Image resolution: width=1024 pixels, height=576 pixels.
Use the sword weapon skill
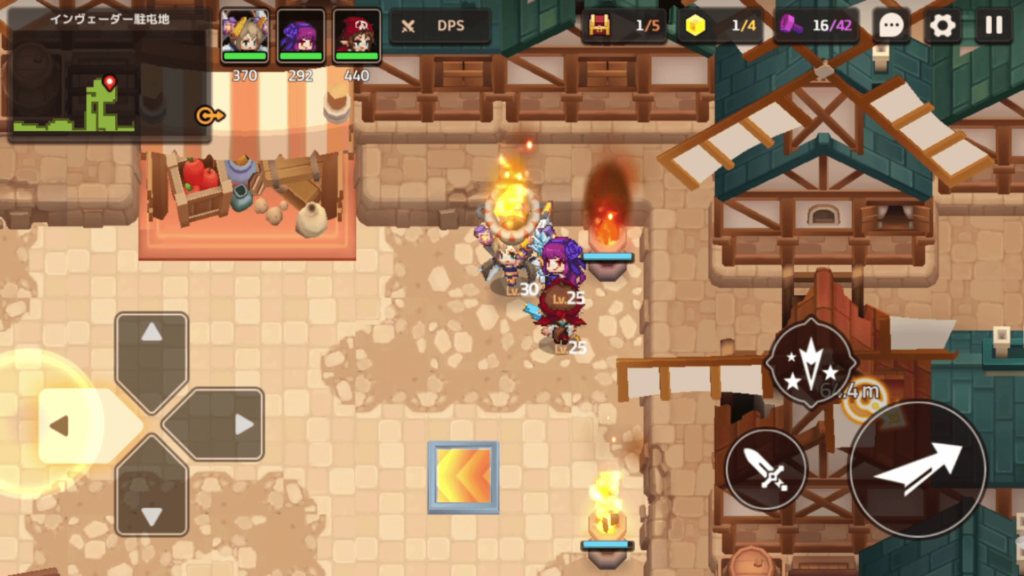click(766, 468)
